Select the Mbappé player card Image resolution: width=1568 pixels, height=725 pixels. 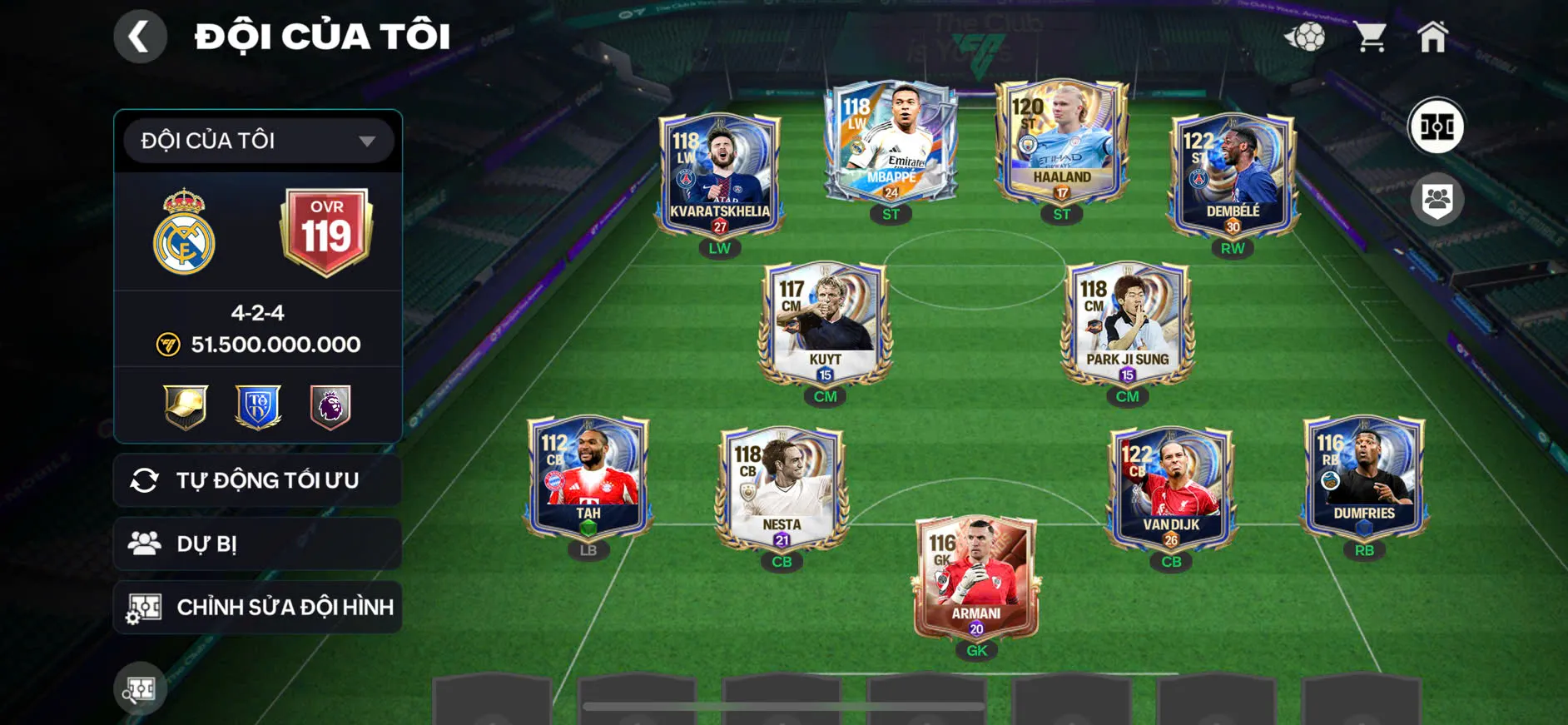[x=891, y=142]
